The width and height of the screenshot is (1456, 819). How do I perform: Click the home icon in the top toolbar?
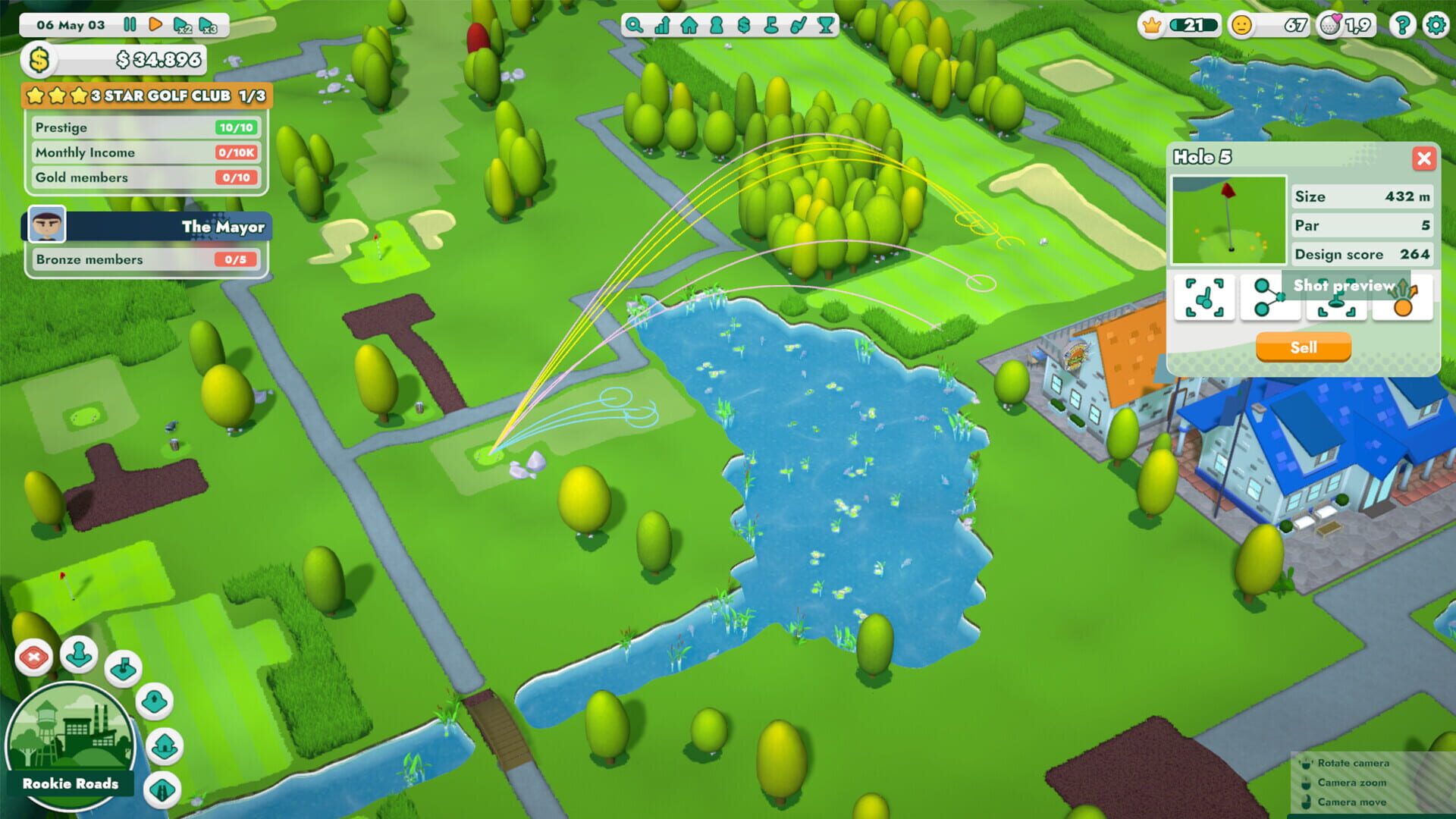click(689, 25)
